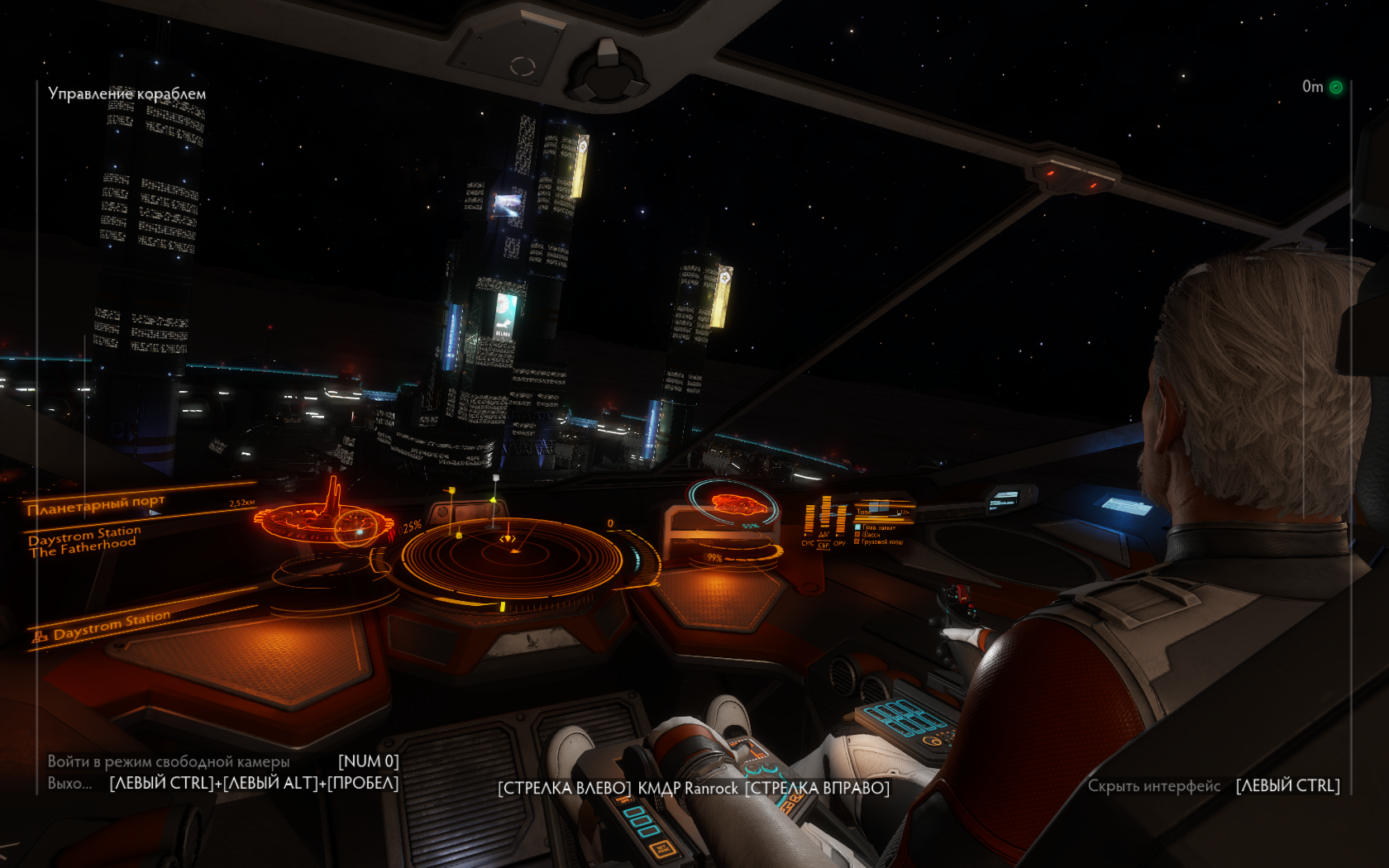Select the orange station target hologram
Image resolution: width=1389 pixels, height=868 pixels.
(x=325, y=517)
